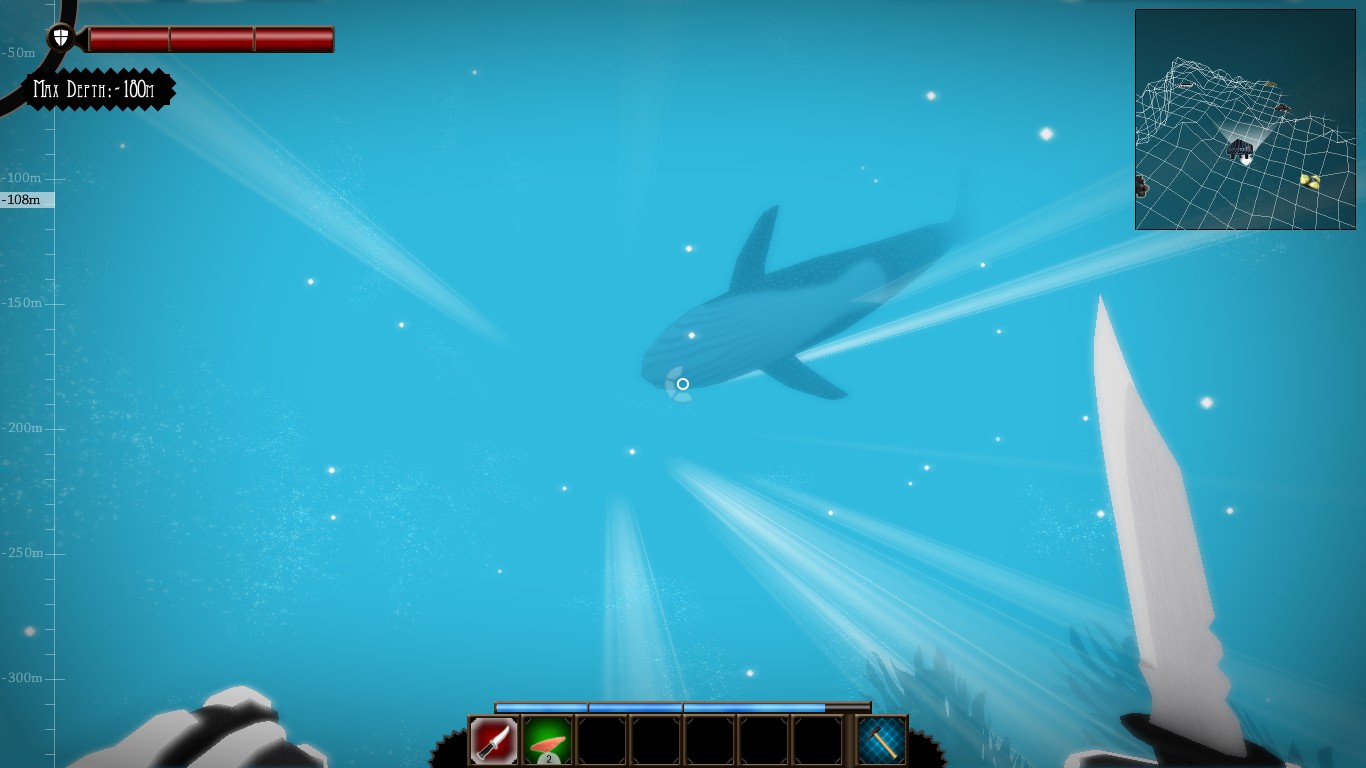The image size is (1366, 768).
Task: Select the raw fish slot with count 2
Action: click(547, 741)
